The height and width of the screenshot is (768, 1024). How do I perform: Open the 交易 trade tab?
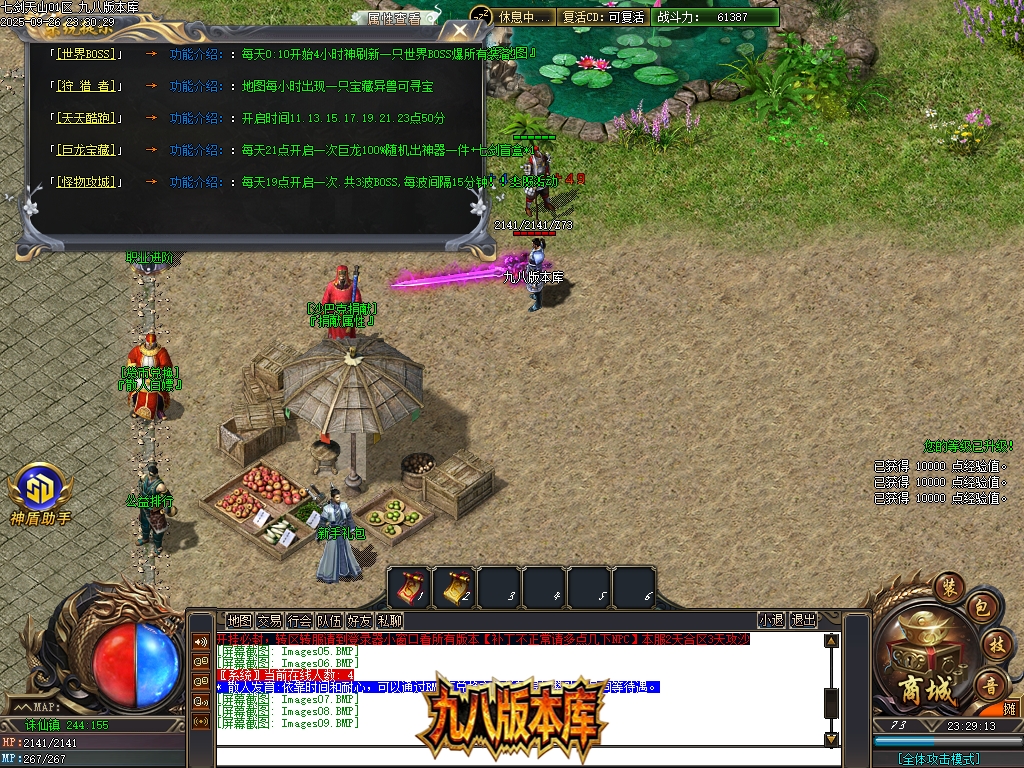[269, 621]
